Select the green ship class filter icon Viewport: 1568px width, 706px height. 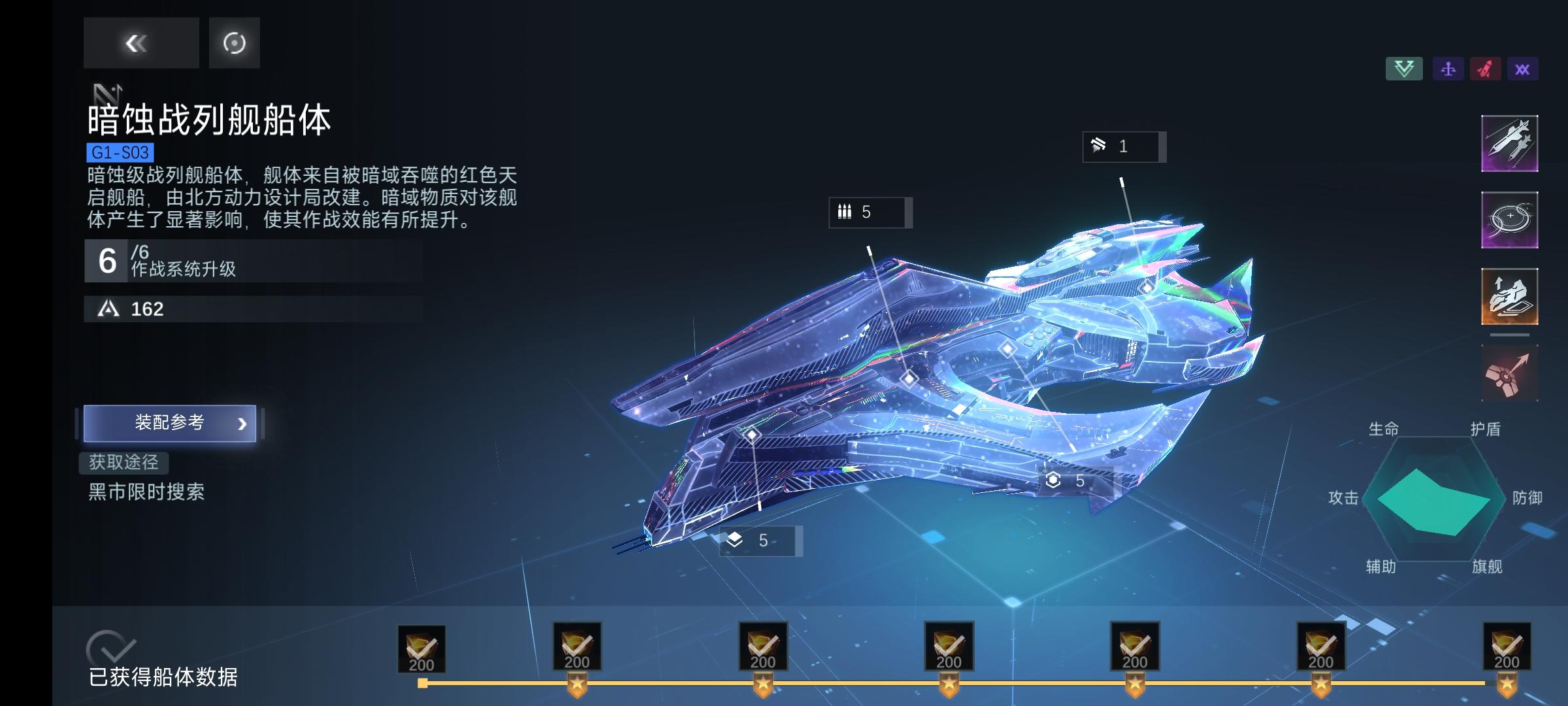[1405, 68]
